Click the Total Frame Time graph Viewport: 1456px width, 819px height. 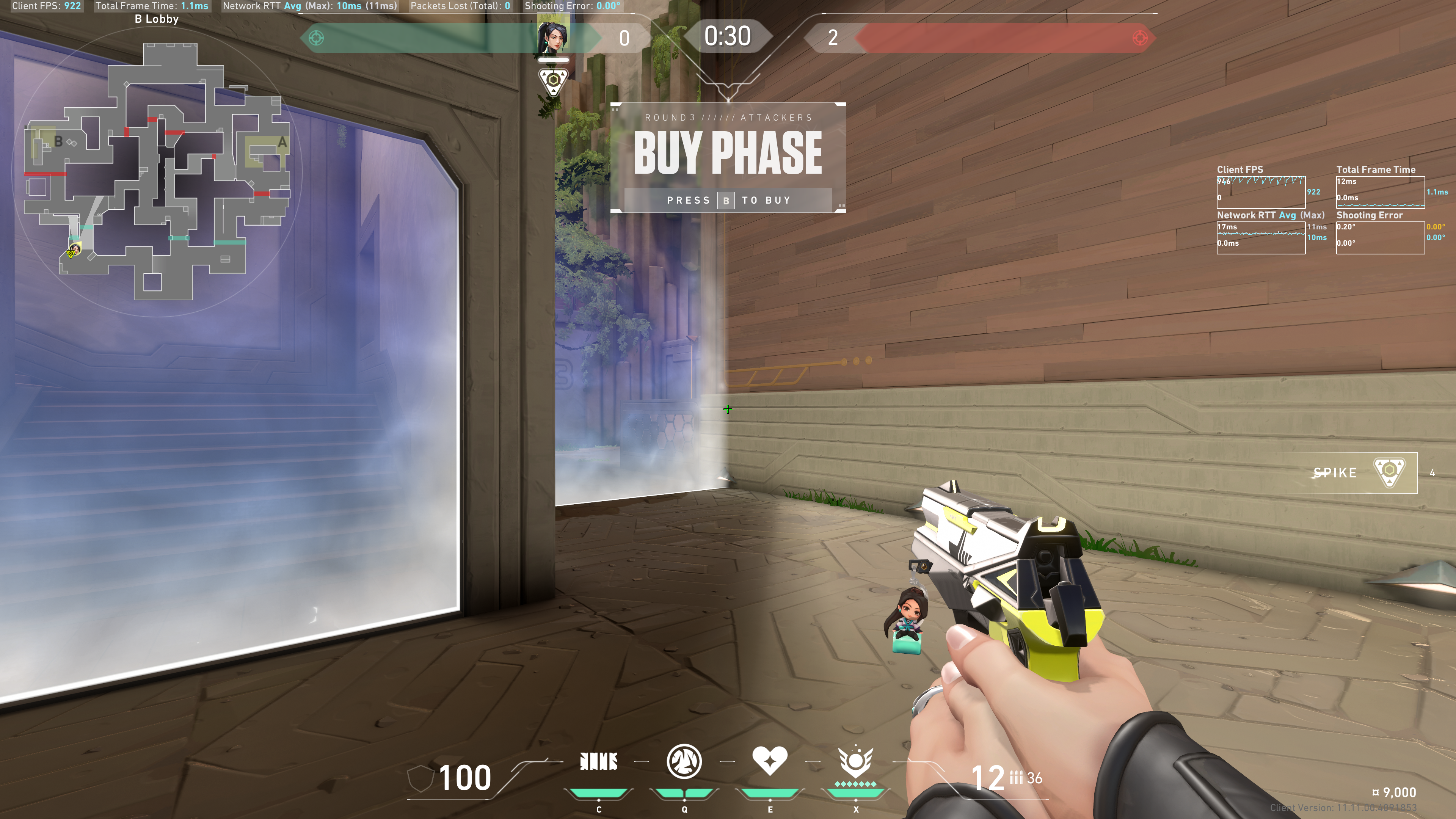(1380, 192)
